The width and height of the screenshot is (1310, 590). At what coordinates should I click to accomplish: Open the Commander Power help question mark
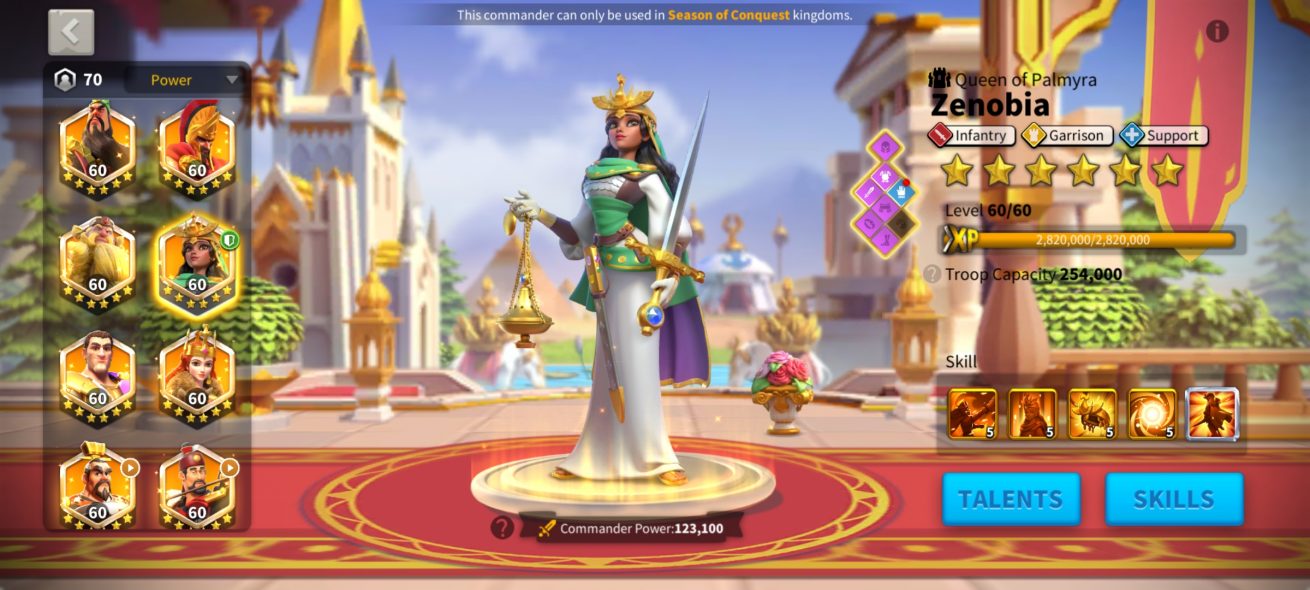click(502, 528)
